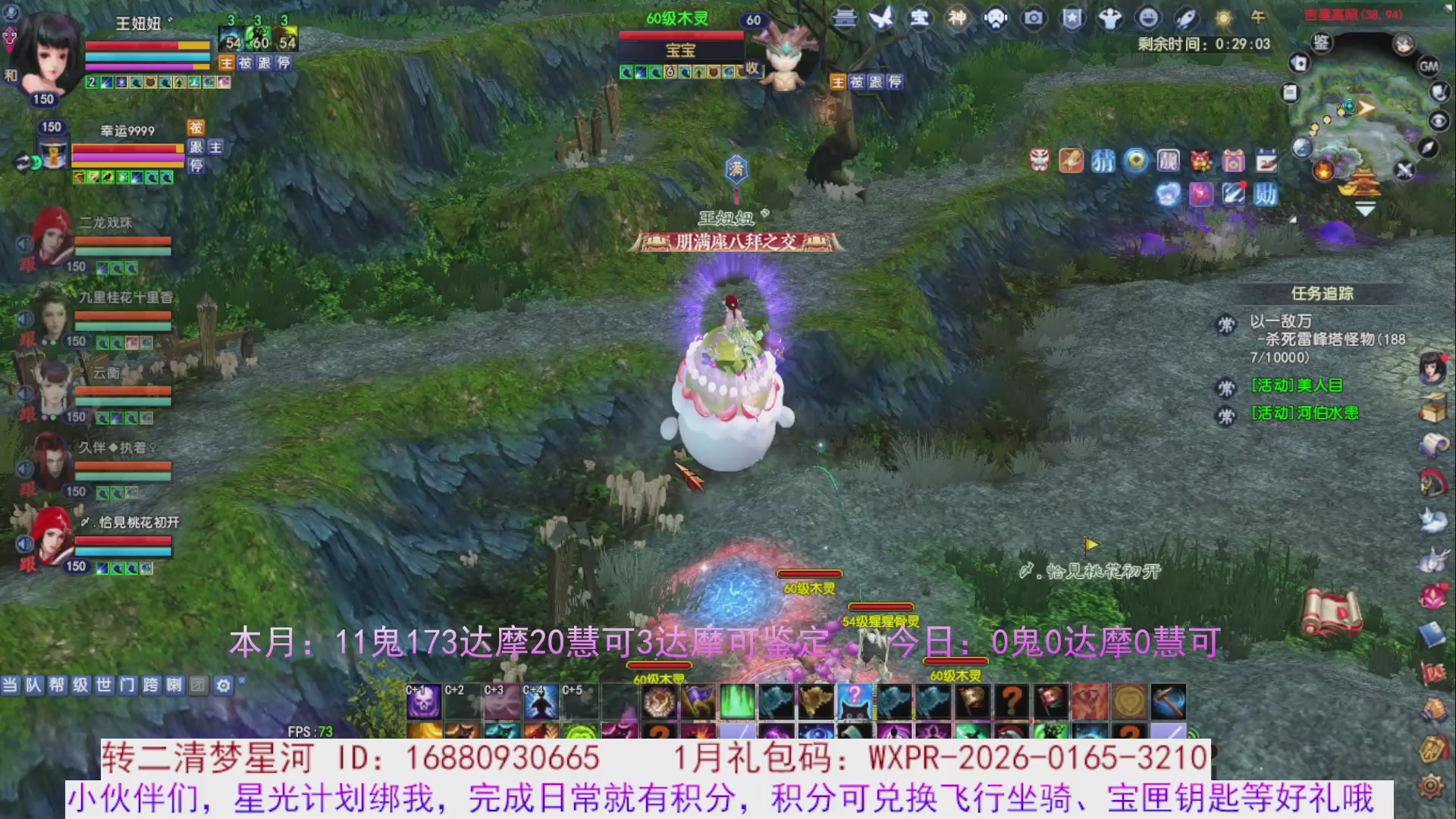Toggle 跟 follow on 幸运9999's frame
The image size is (1456, 819).
coord(196,147)
